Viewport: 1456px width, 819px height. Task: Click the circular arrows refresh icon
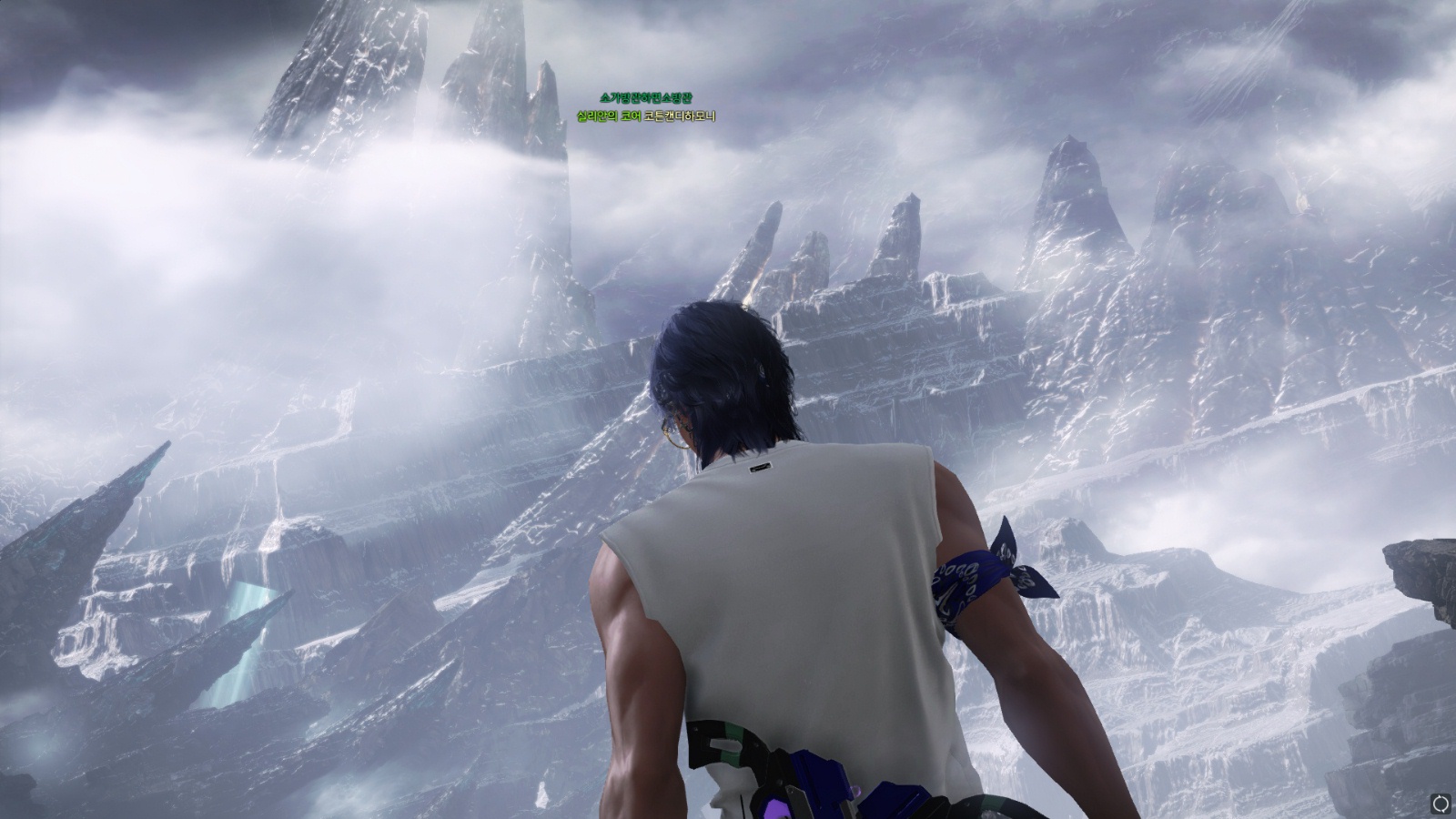[x=1441, y=803]
